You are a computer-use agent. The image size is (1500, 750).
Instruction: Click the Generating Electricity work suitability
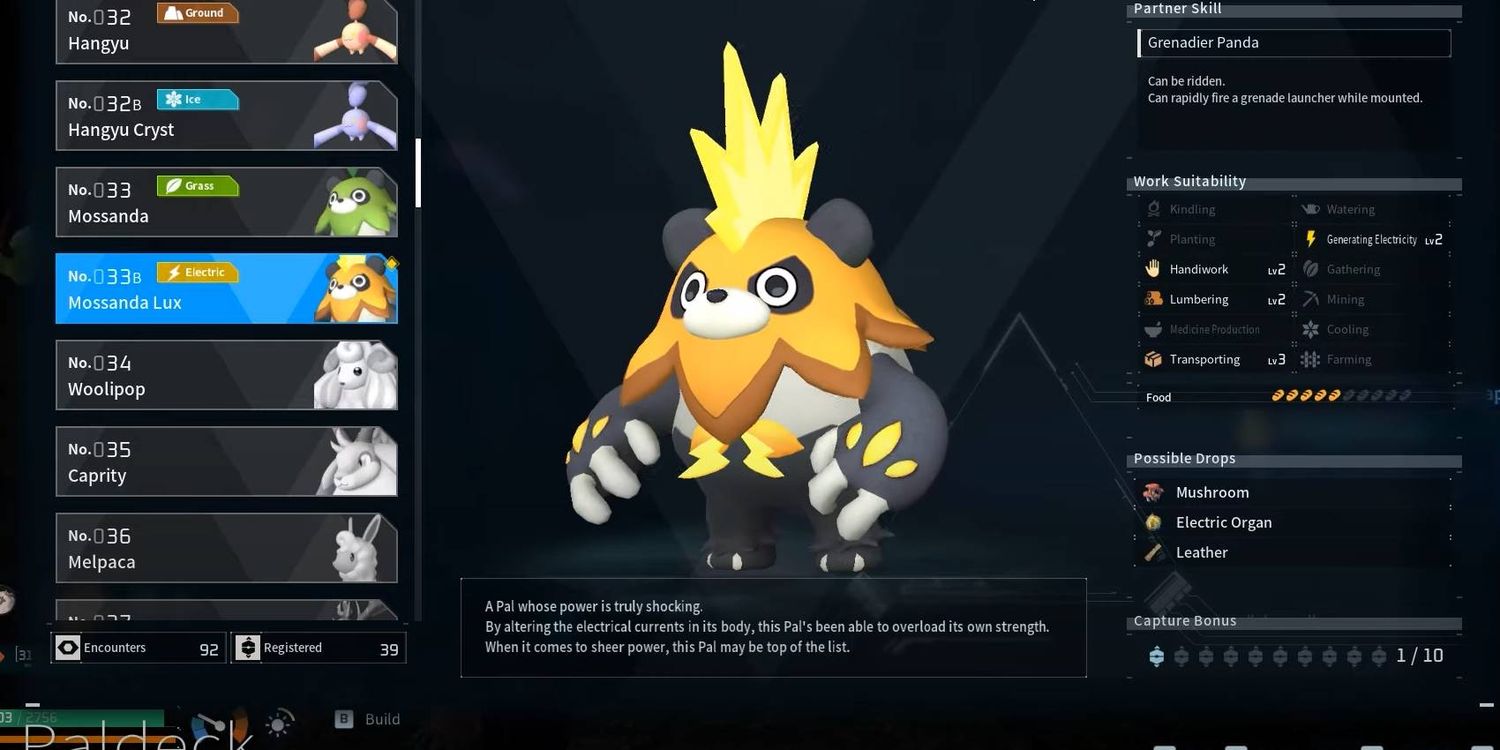click(1371, 240)
